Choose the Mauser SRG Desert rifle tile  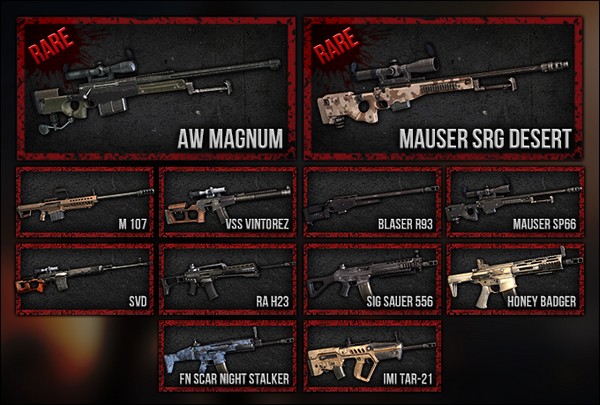[444, 88]
